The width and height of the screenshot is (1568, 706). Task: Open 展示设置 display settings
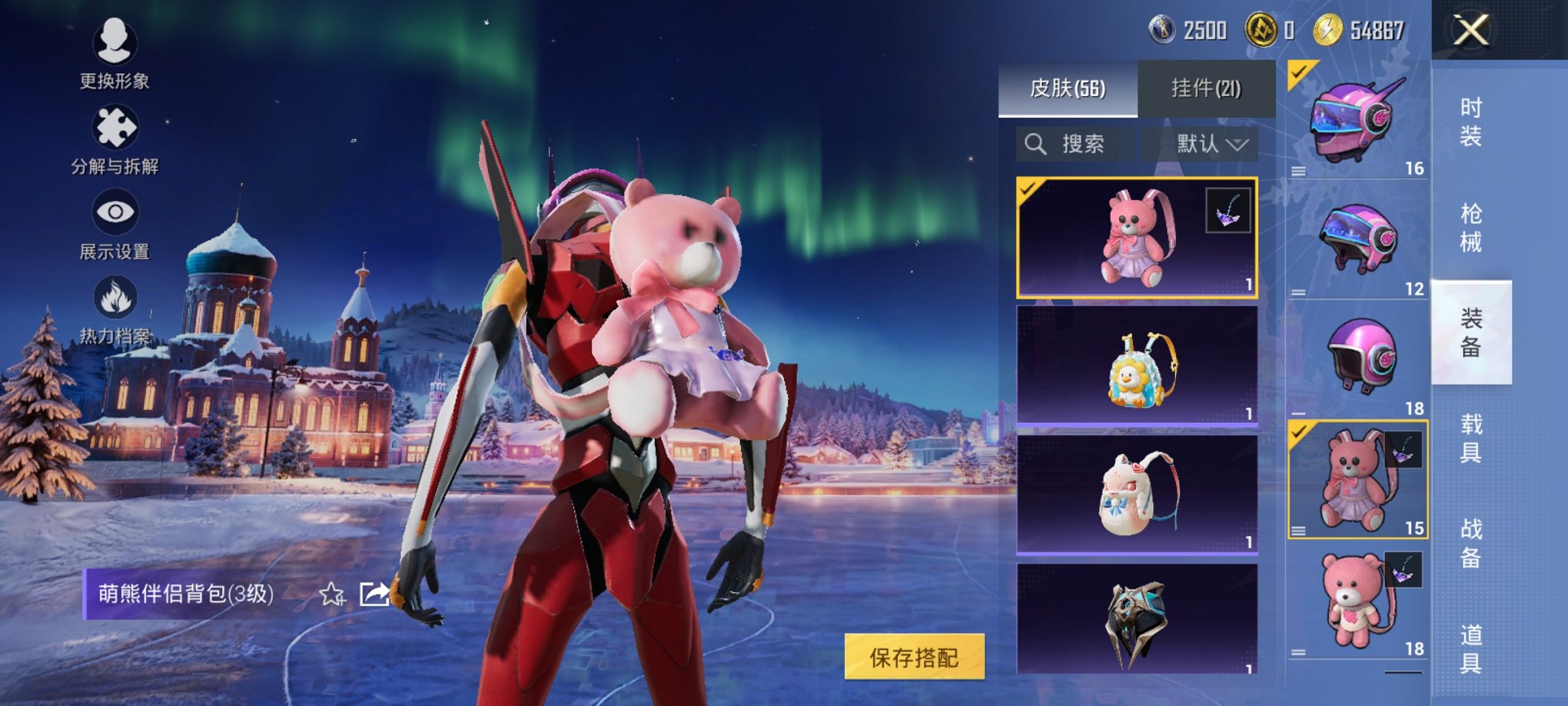[115, 224]
